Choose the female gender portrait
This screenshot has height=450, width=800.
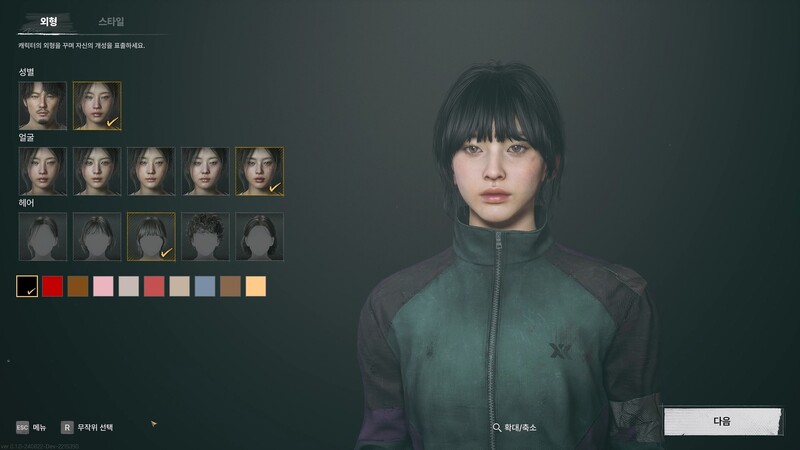point(97,106)
